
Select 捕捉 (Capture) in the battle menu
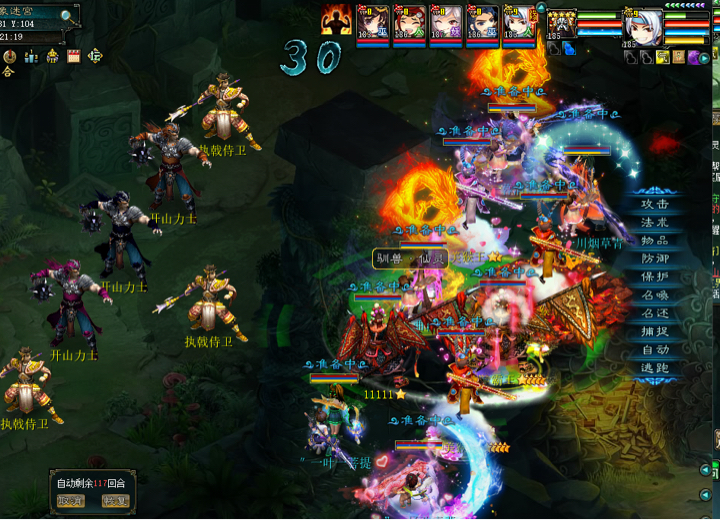coord(655,331)
